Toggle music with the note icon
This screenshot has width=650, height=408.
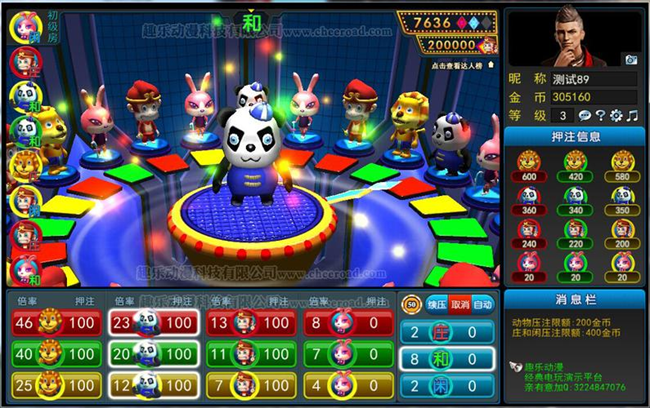632,116
